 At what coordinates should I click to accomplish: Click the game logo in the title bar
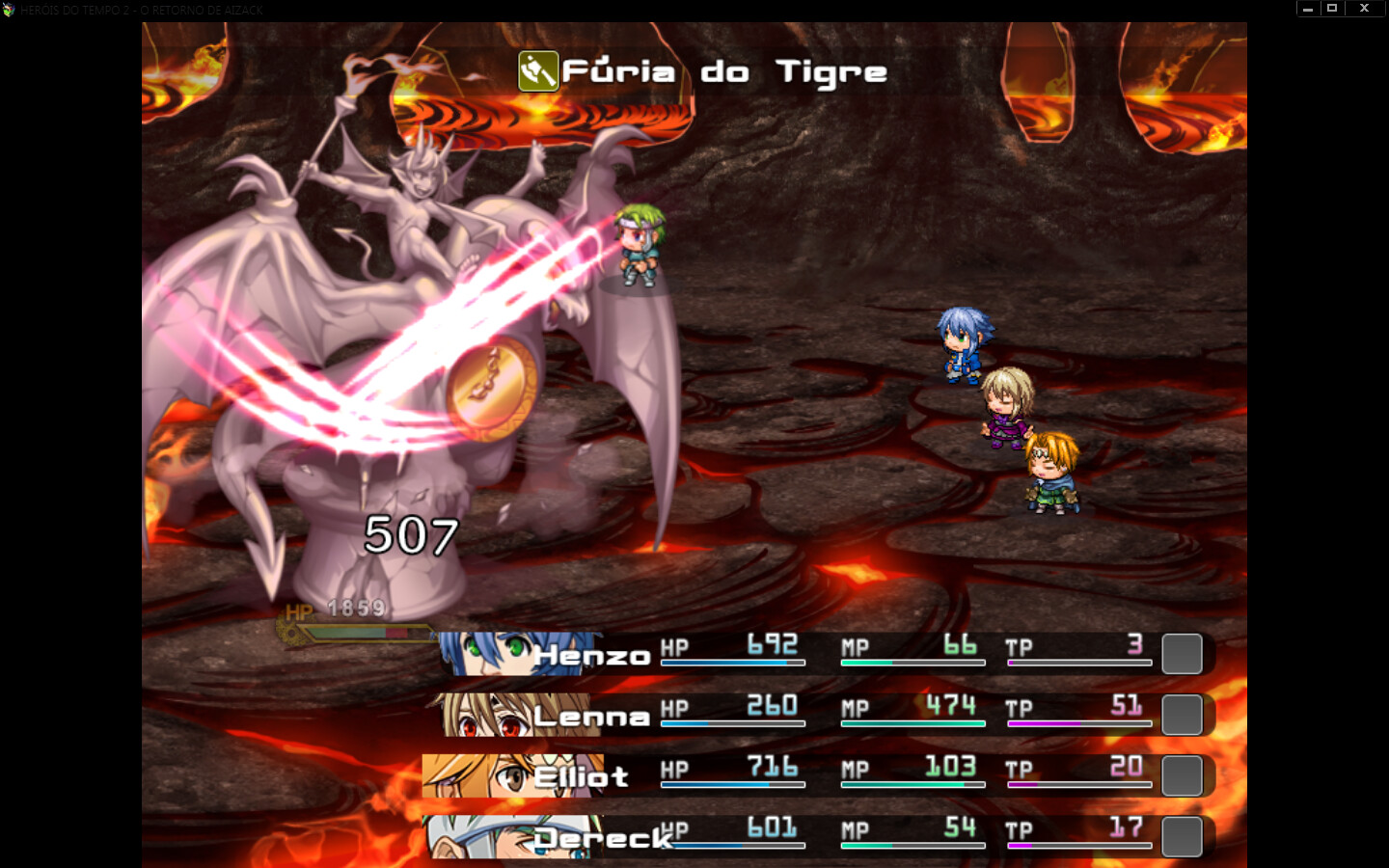tap(11, 9)
